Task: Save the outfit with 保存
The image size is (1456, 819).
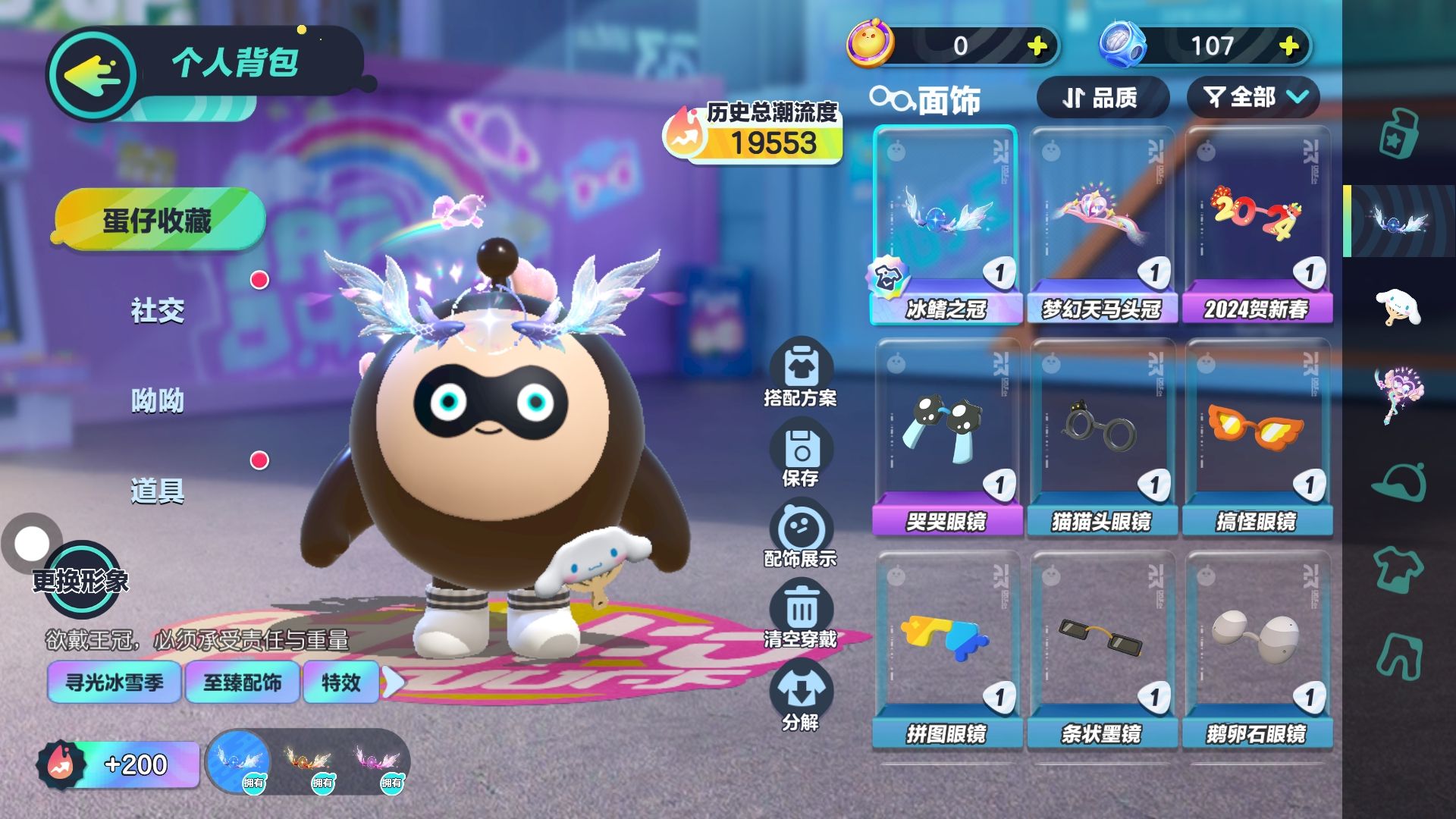Action: pos(801,455)
